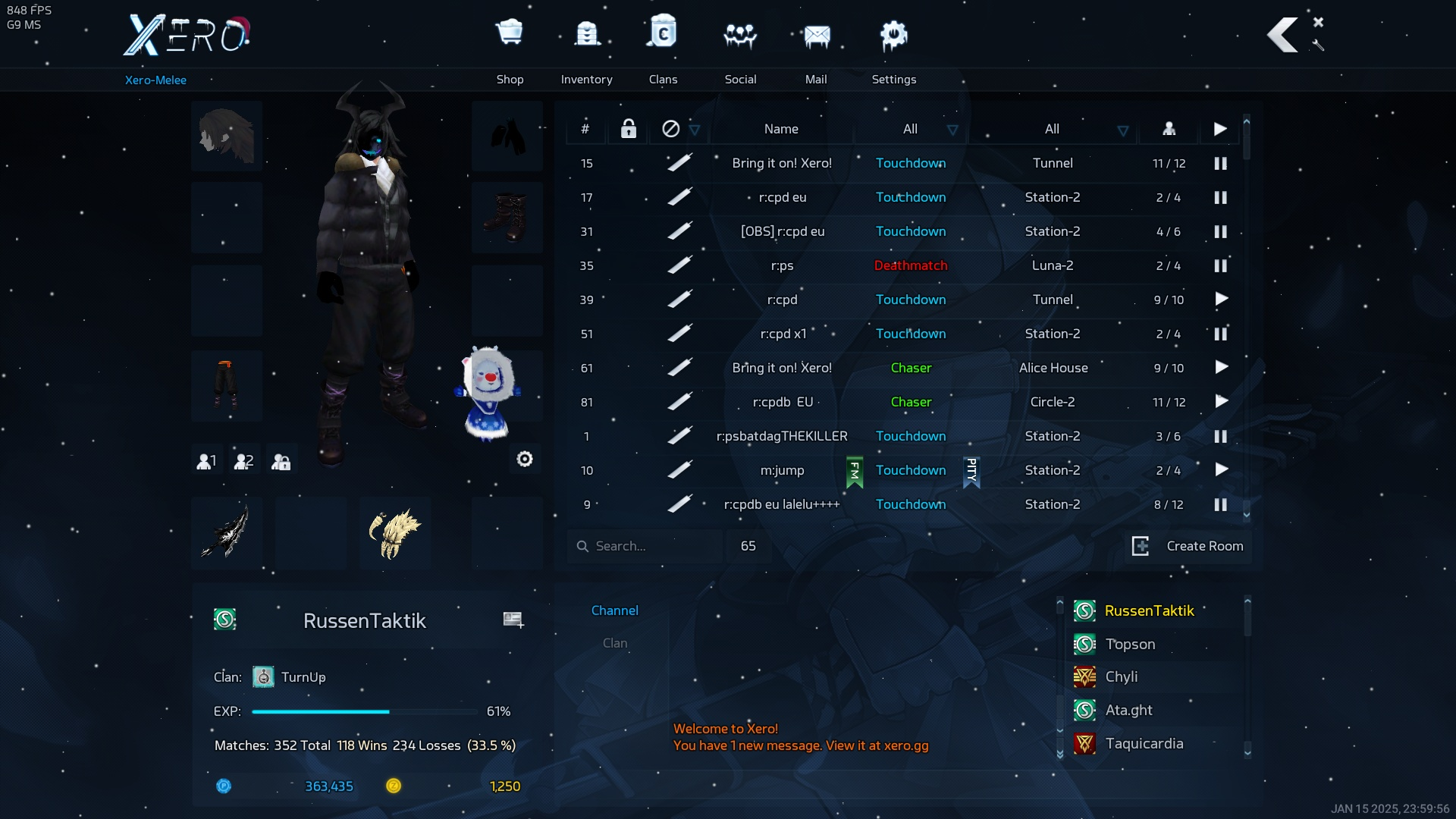Open the Settings gear menu

893,47
